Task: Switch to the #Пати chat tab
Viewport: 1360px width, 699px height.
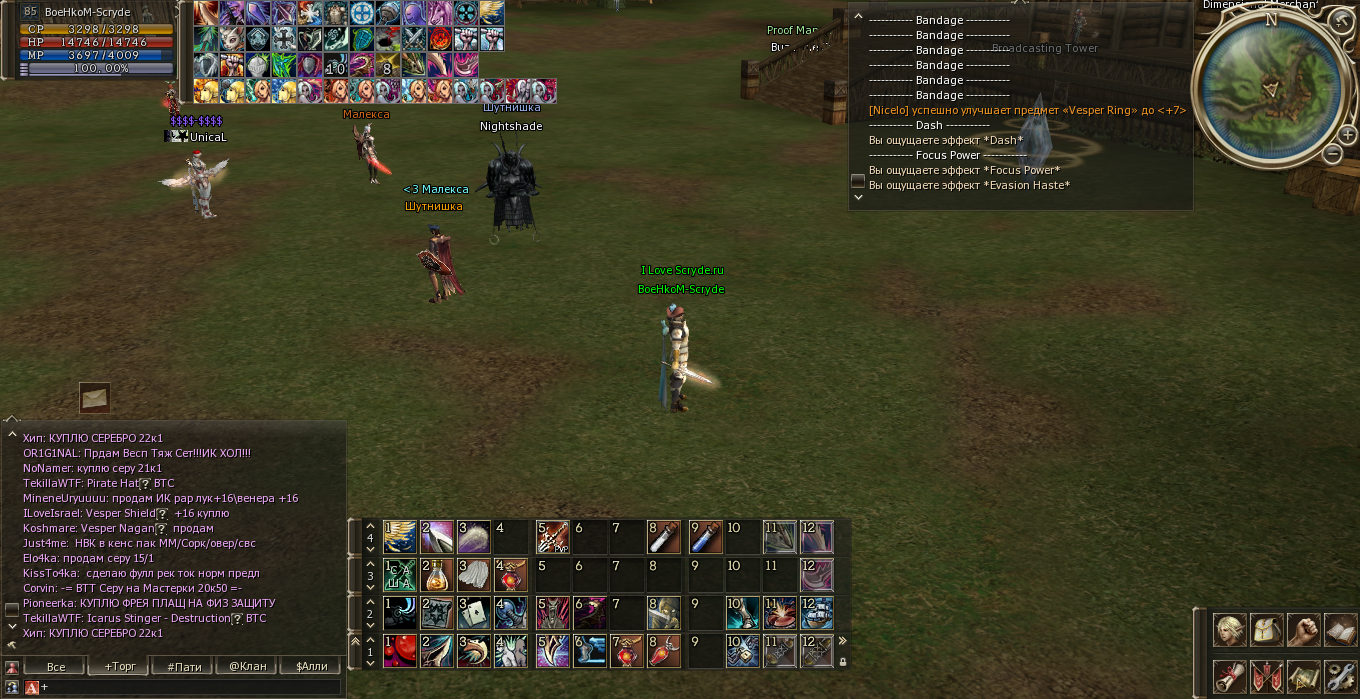Action: click(183, 666)
